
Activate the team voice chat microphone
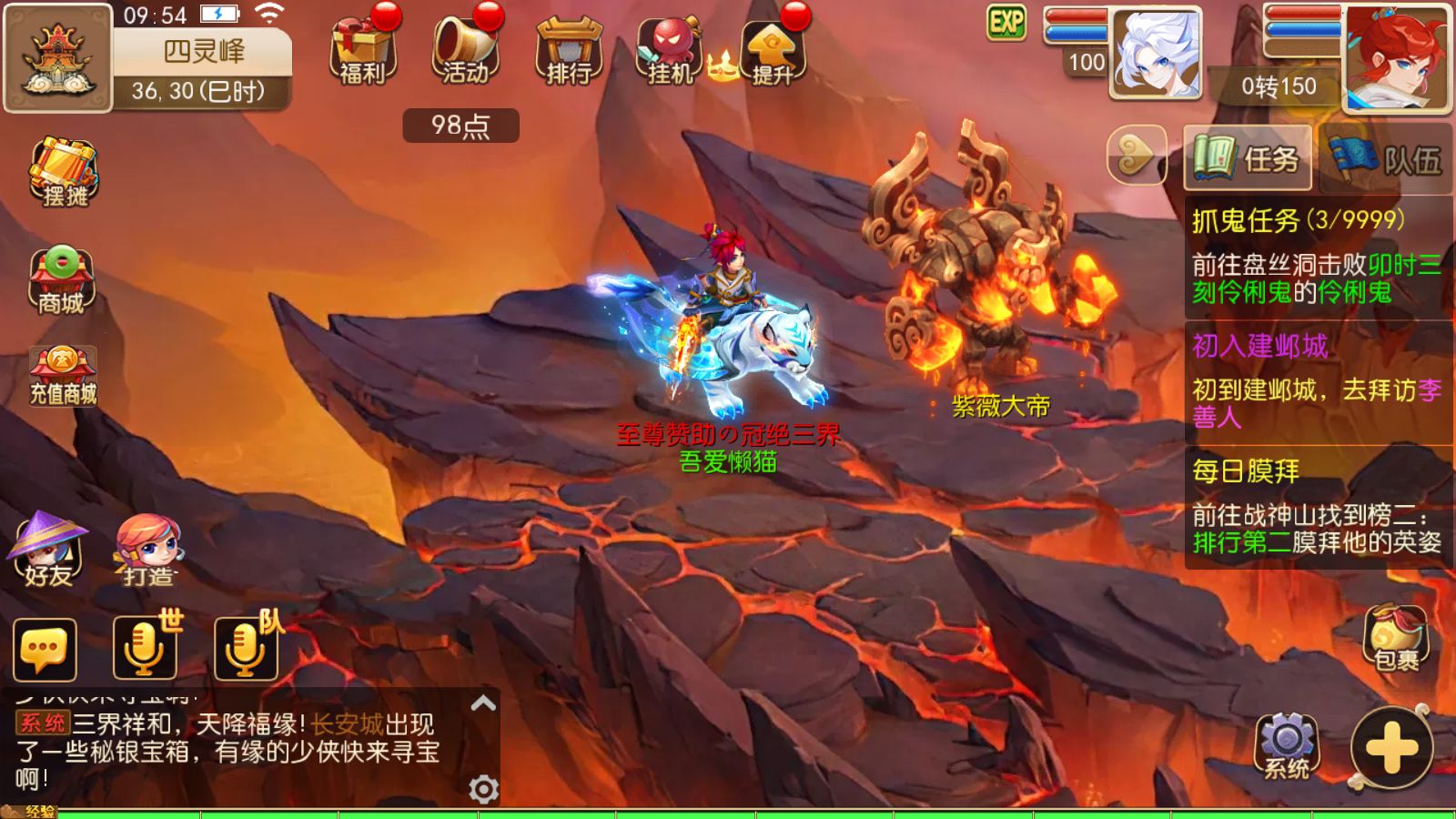(246, 648)
